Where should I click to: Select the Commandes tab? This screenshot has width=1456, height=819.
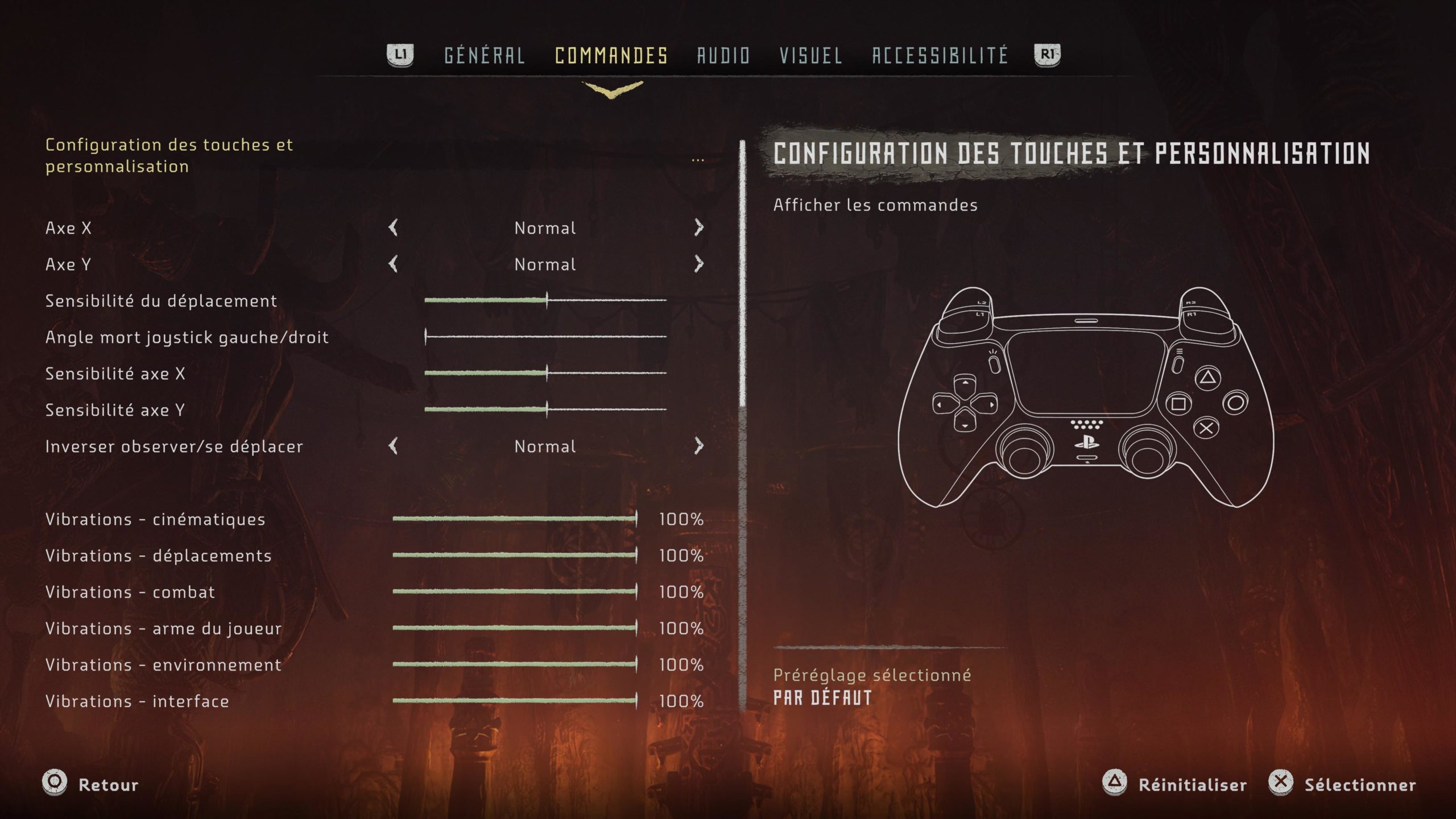pos(611,55)
